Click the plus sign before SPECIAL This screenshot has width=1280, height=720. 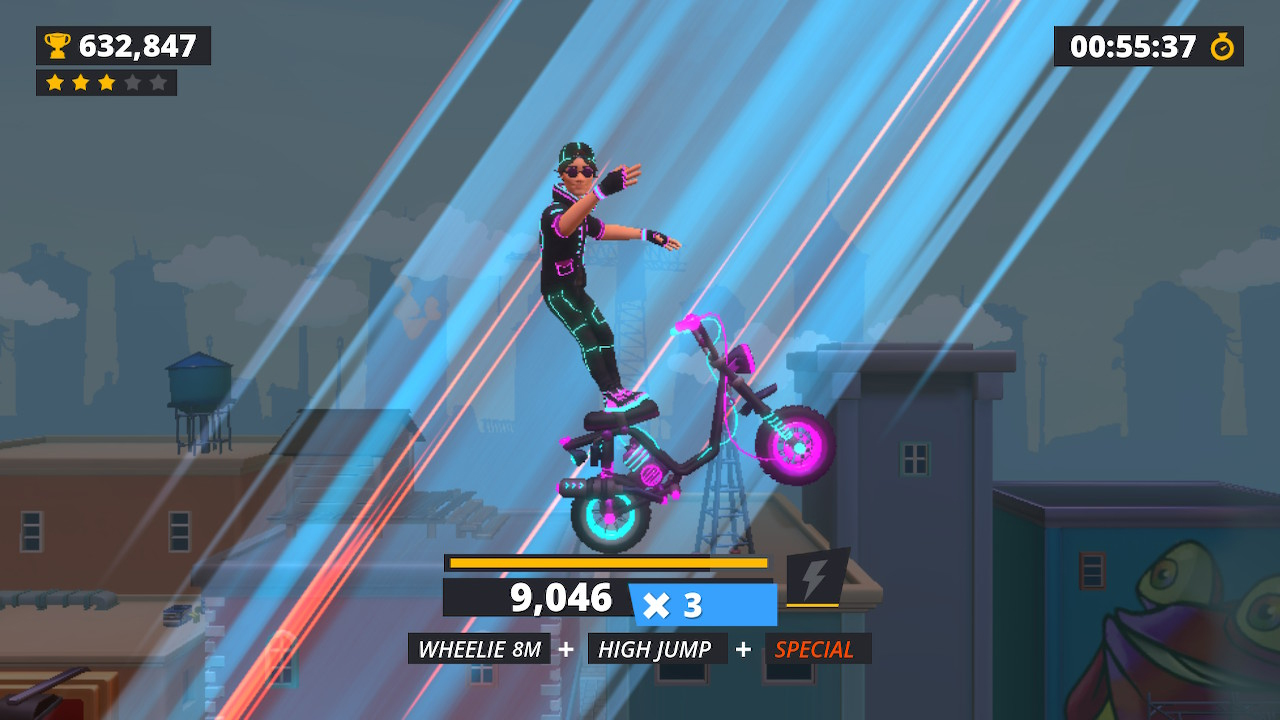(x=743, y=648)
